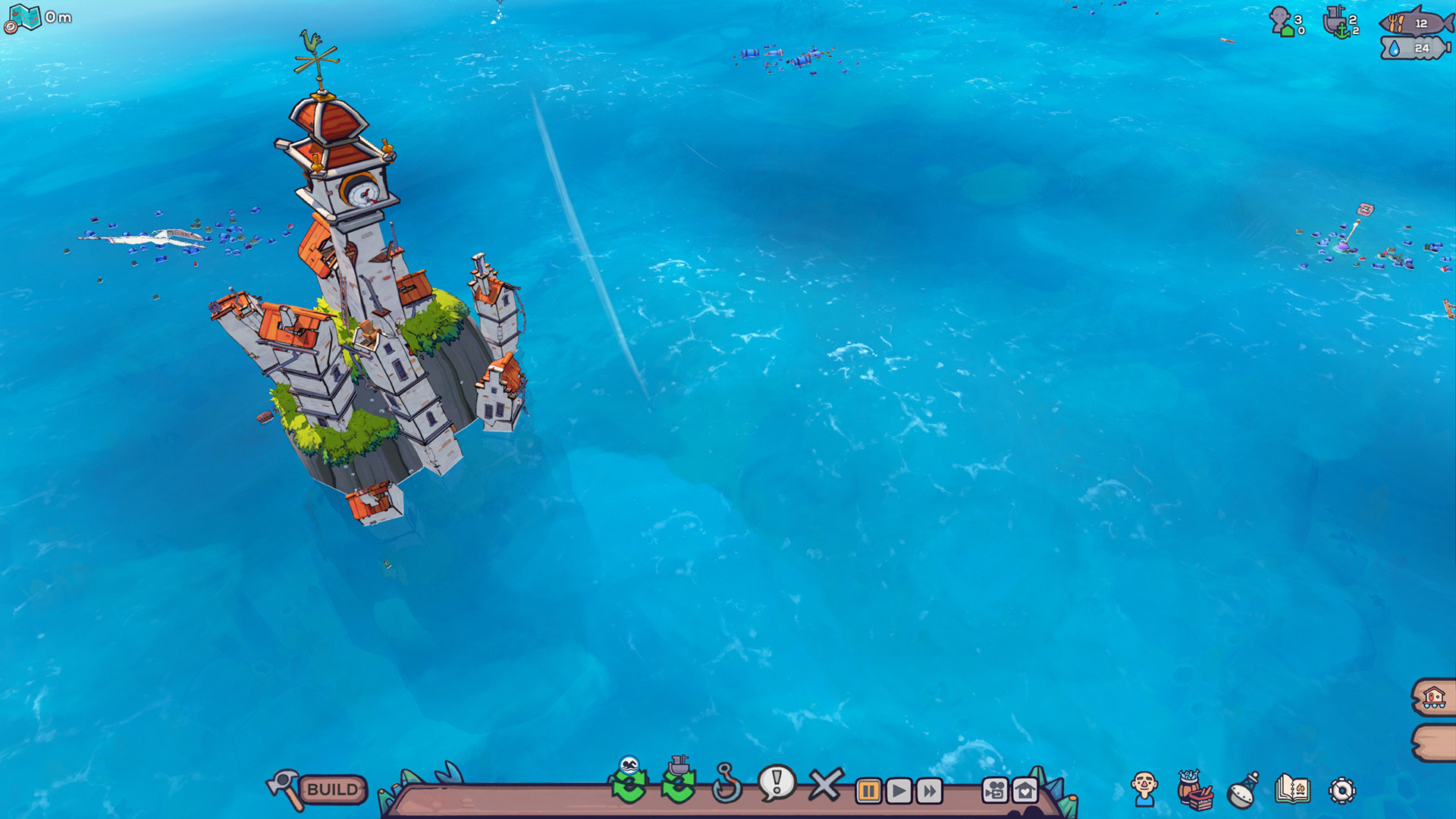Toggle pause with the pause button
Screen dimensions: 1456x819
tap(867, 791)
